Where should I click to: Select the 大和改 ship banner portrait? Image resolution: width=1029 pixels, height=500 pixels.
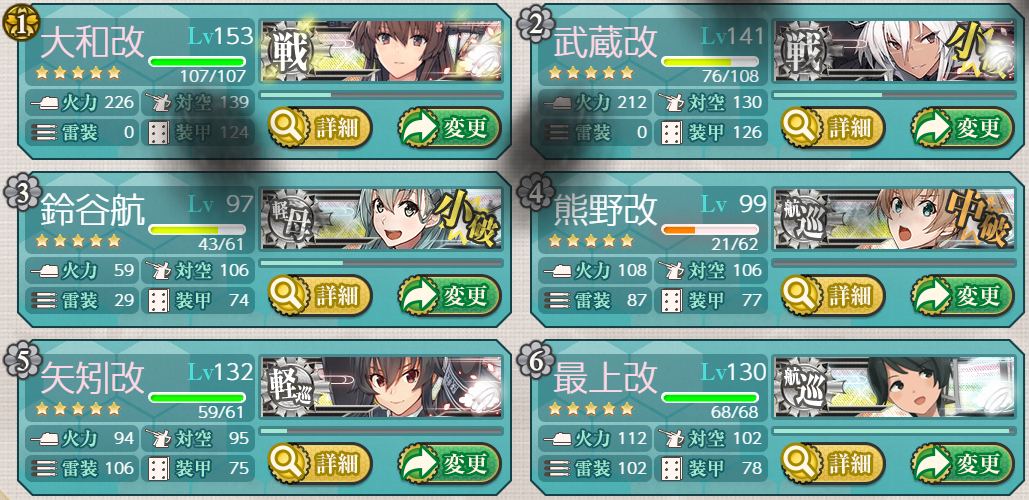click(x=380, y=52)
